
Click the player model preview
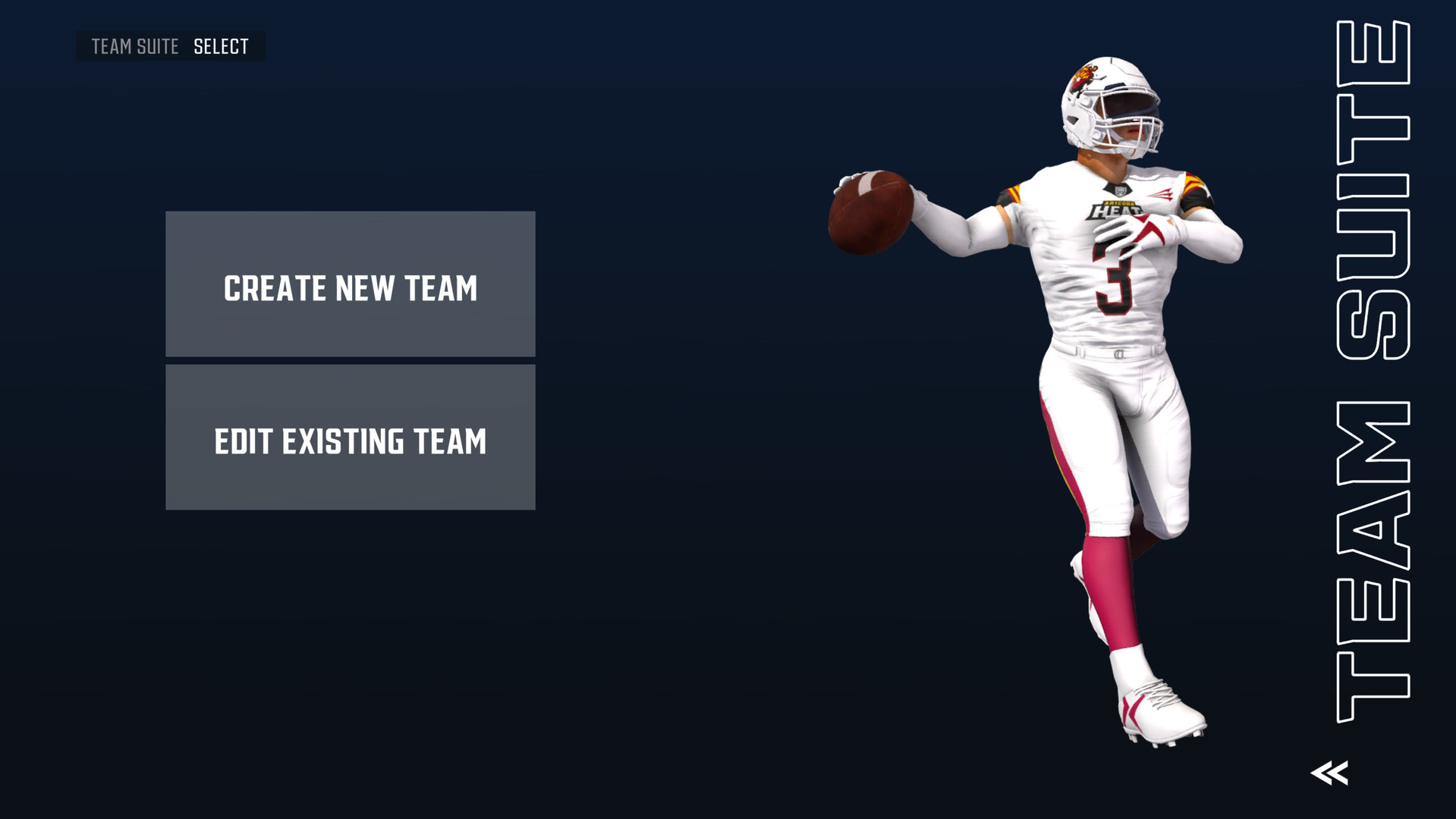(x=1100, y=379)
